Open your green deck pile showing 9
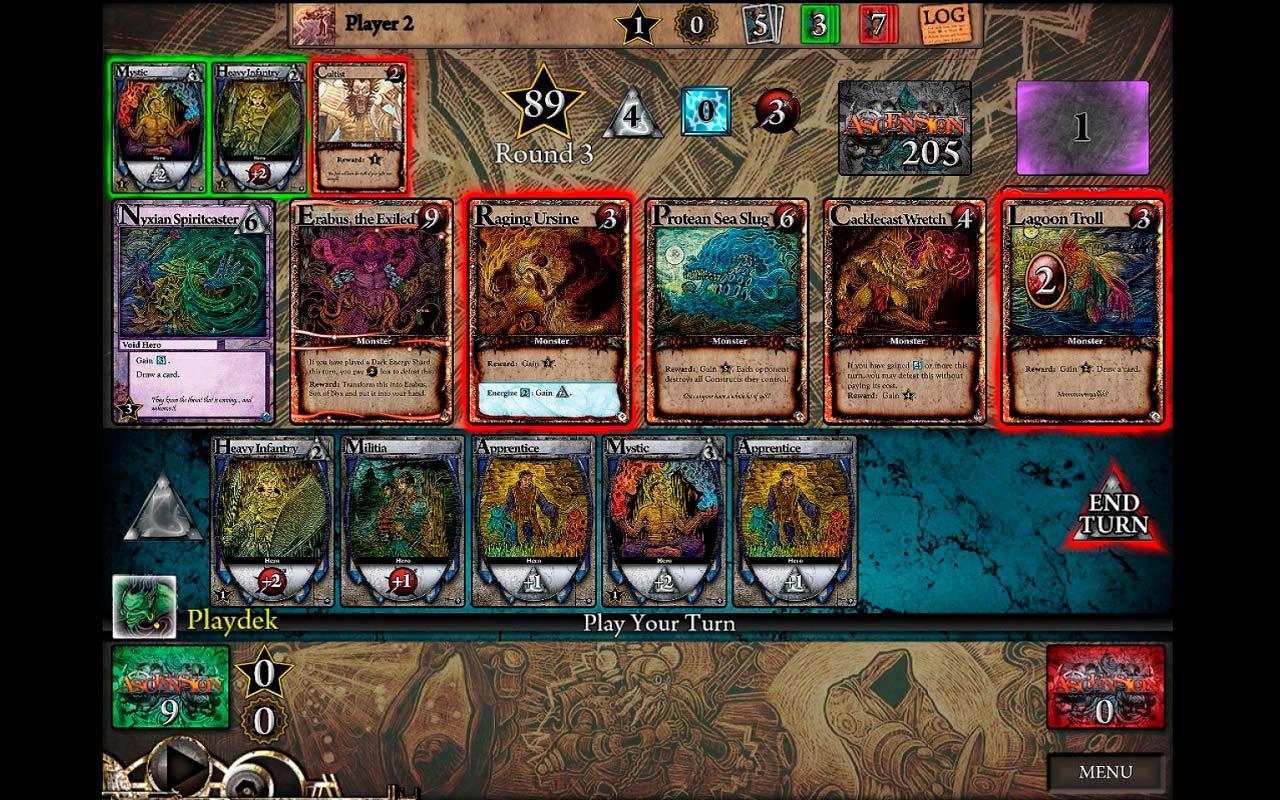 tap(170, 685)
